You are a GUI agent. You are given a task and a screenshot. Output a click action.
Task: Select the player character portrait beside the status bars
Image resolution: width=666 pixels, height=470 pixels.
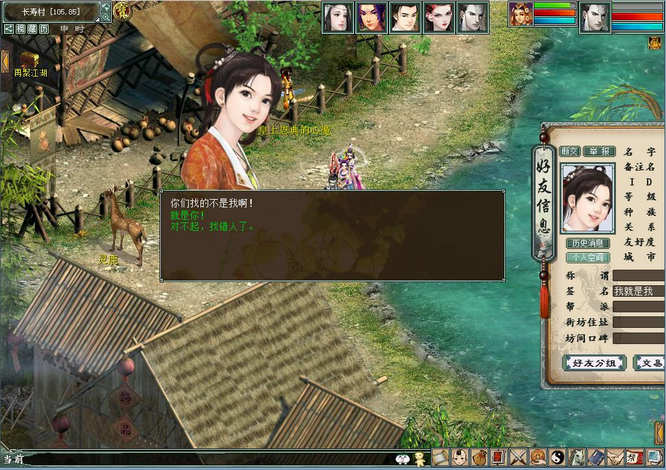coord(520,15)
